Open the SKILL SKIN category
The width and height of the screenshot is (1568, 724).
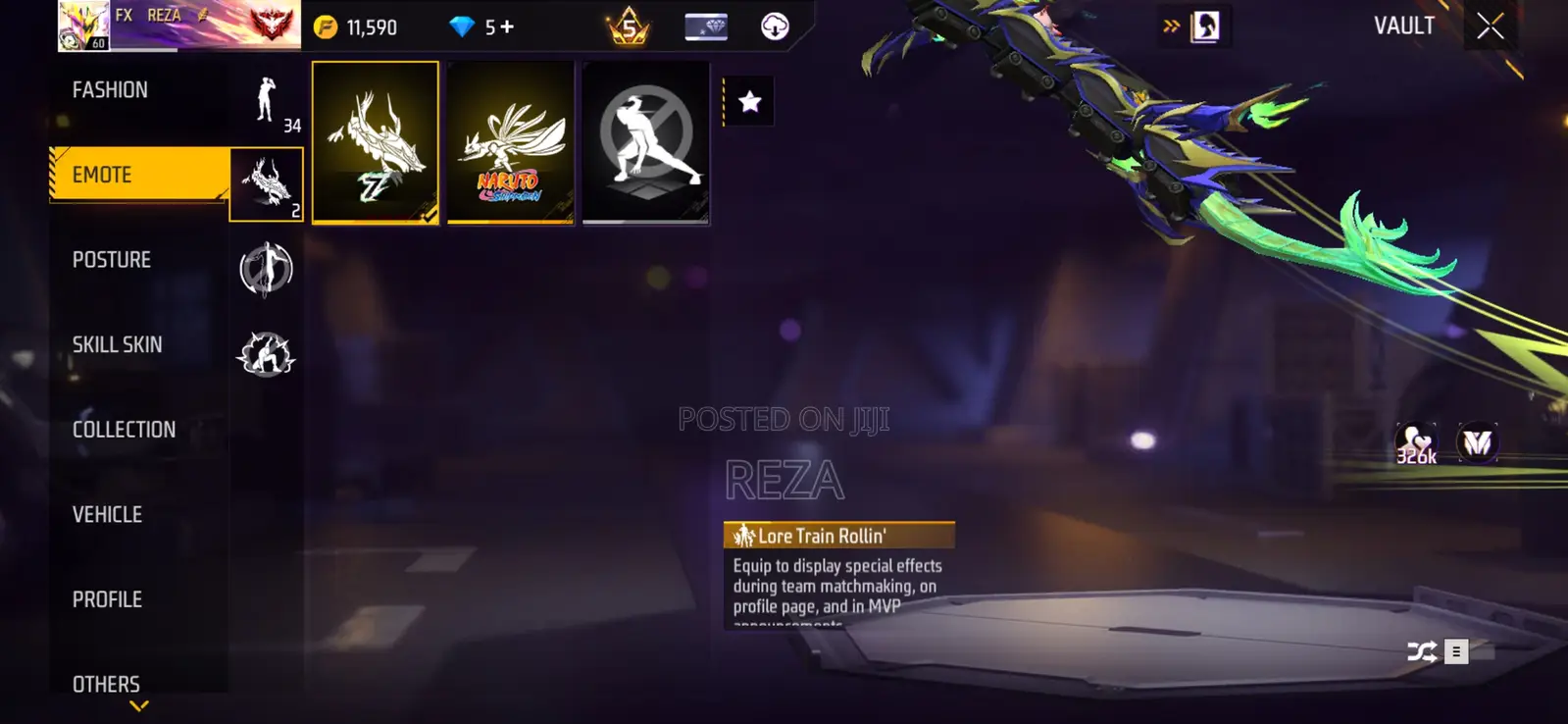click(118, 344)
